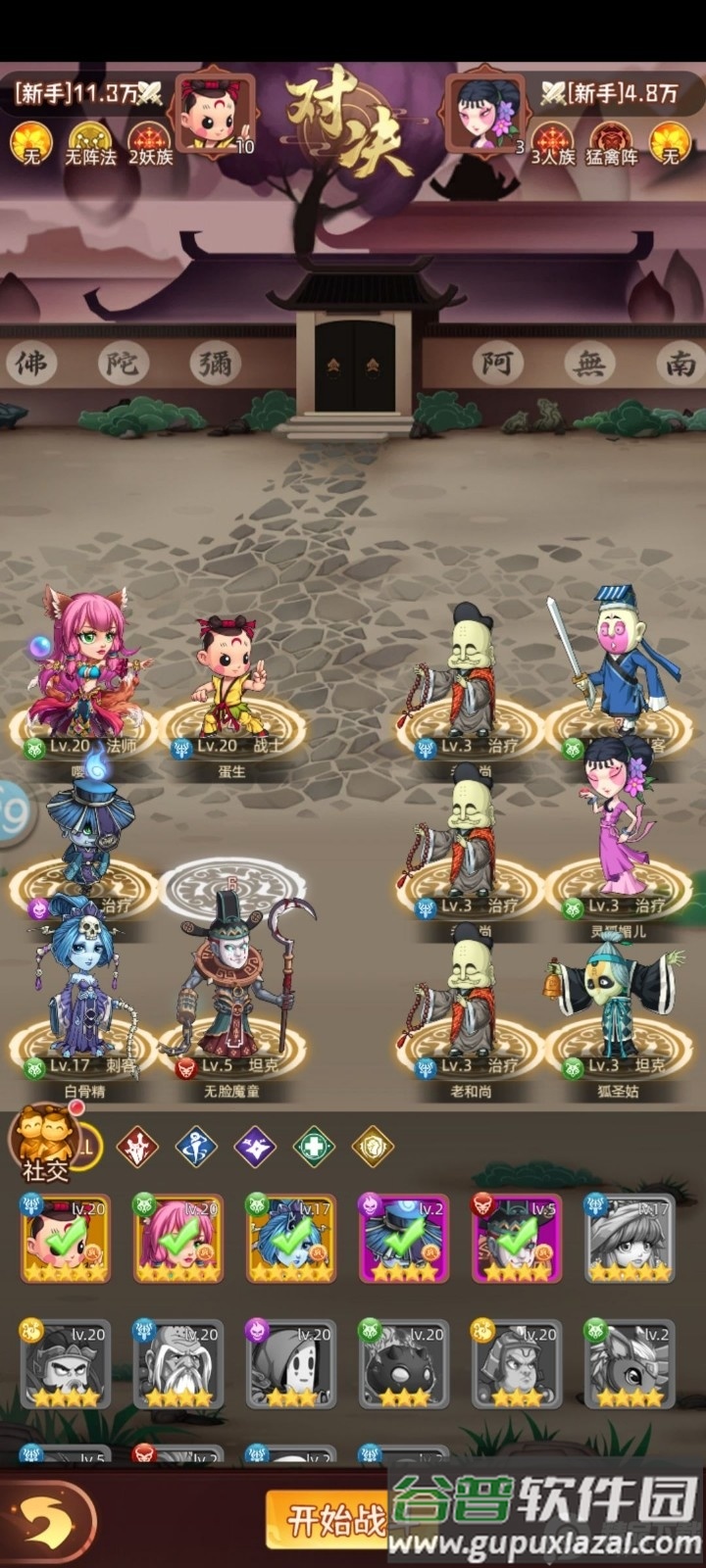View the 2妖族 faction bonus

pos(150,142)
